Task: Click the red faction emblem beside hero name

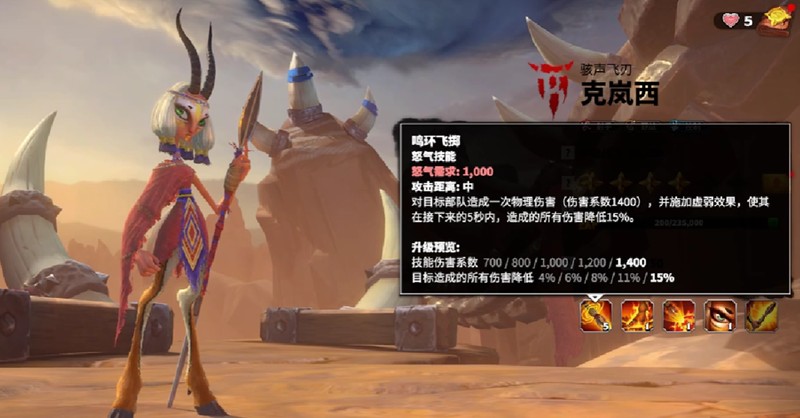Action: (550, 86)
